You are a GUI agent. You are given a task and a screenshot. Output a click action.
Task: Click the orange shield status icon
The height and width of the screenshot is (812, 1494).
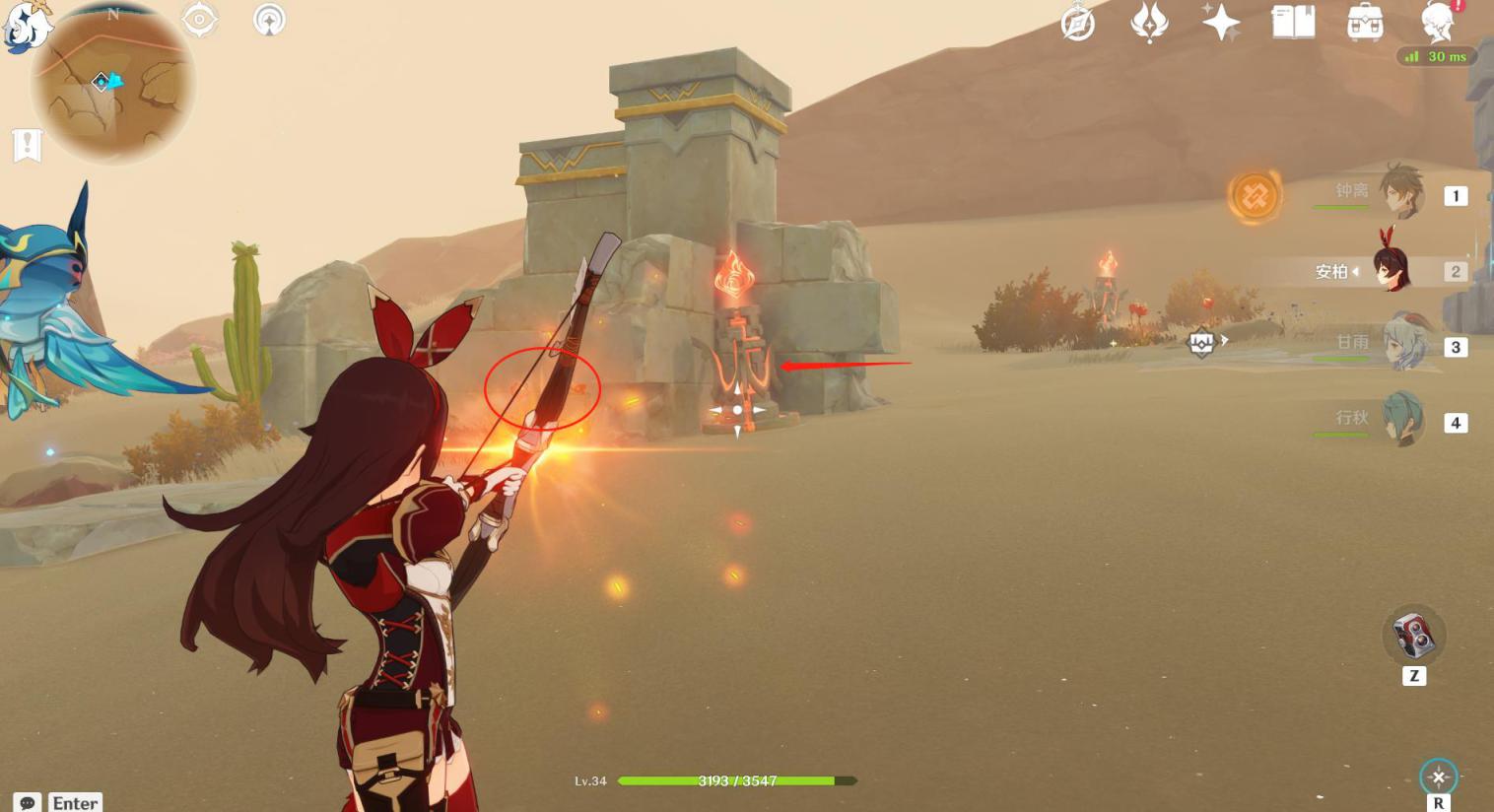click(x=1254, y=196)
